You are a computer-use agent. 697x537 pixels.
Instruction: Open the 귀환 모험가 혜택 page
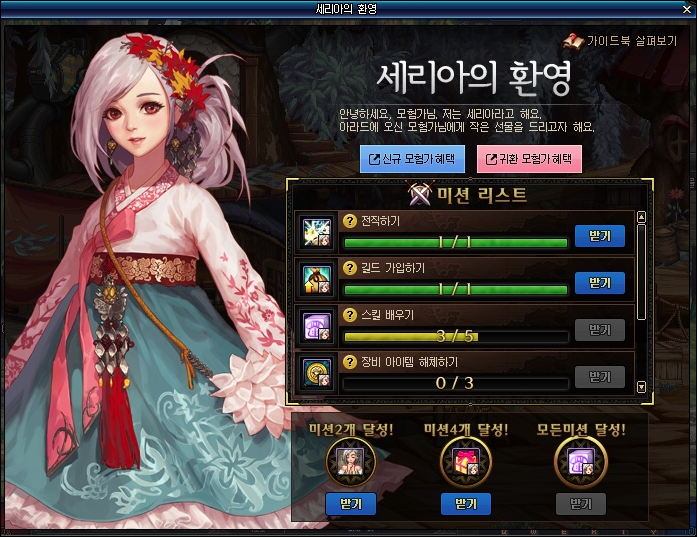tap(529, 158)
